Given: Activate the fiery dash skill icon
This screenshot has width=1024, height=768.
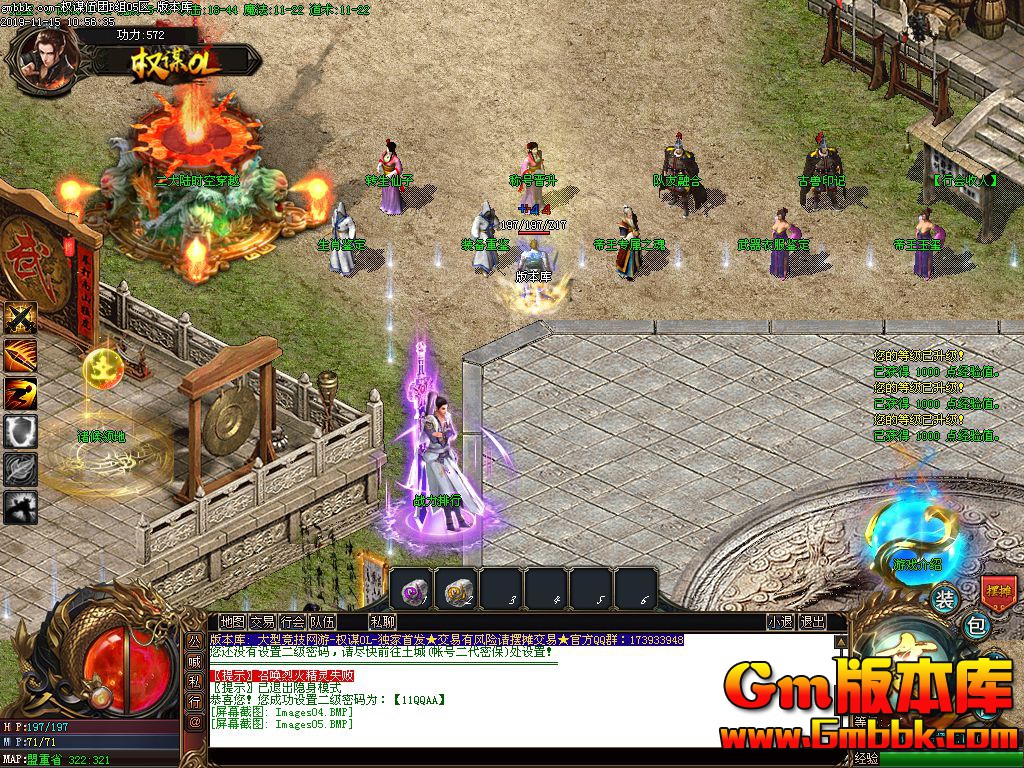Looking at the screenshot, I should point(20,393).
